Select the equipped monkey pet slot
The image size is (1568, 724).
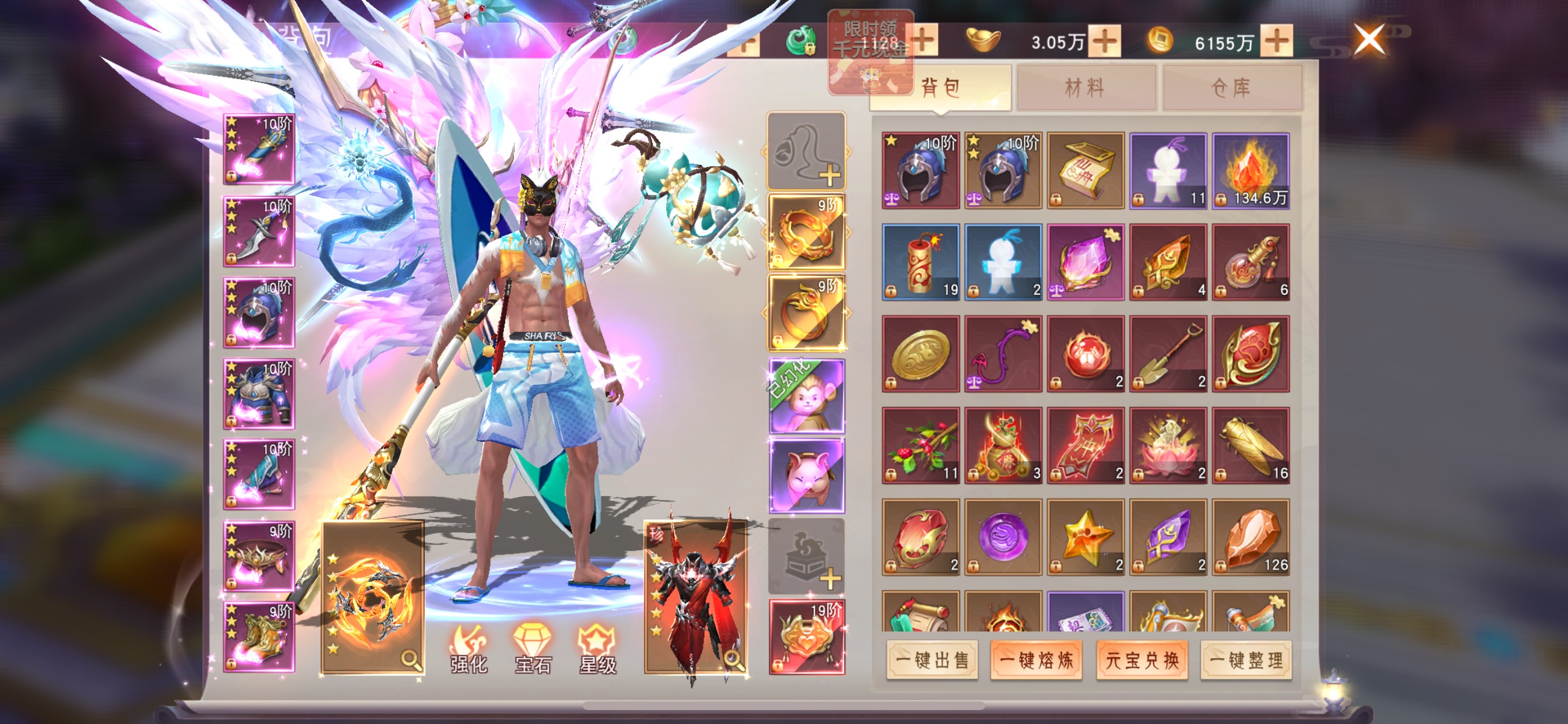(807, 395)
